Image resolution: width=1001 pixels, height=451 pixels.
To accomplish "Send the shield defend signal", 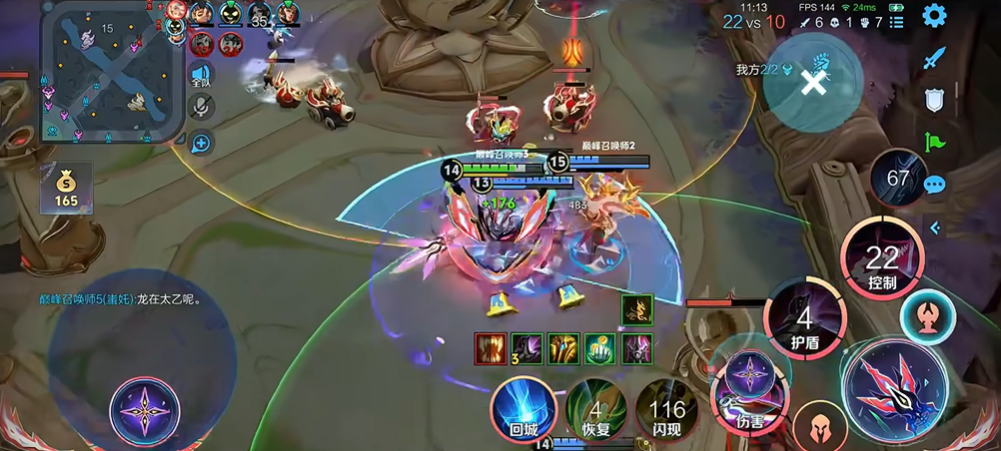I will pyautogui.click(x=934, y=100).
